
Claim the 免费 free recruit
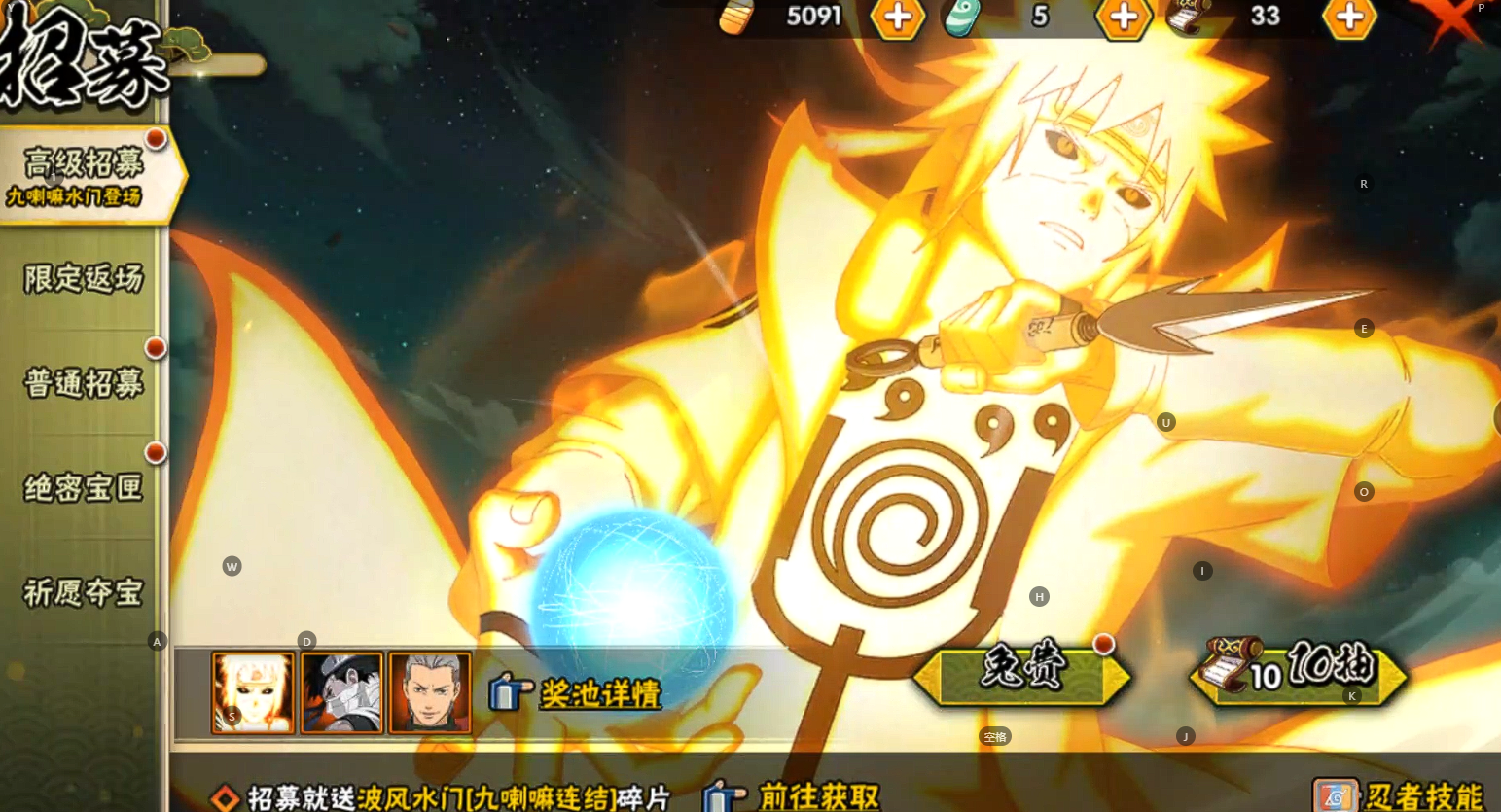1021,673
